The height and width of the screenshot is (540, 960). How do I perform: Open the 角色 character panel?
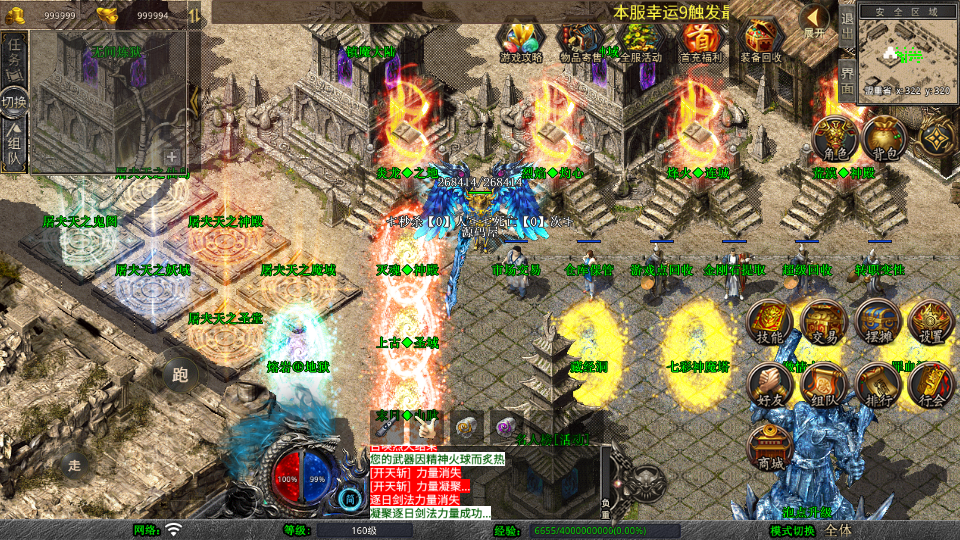pos(835,139)
